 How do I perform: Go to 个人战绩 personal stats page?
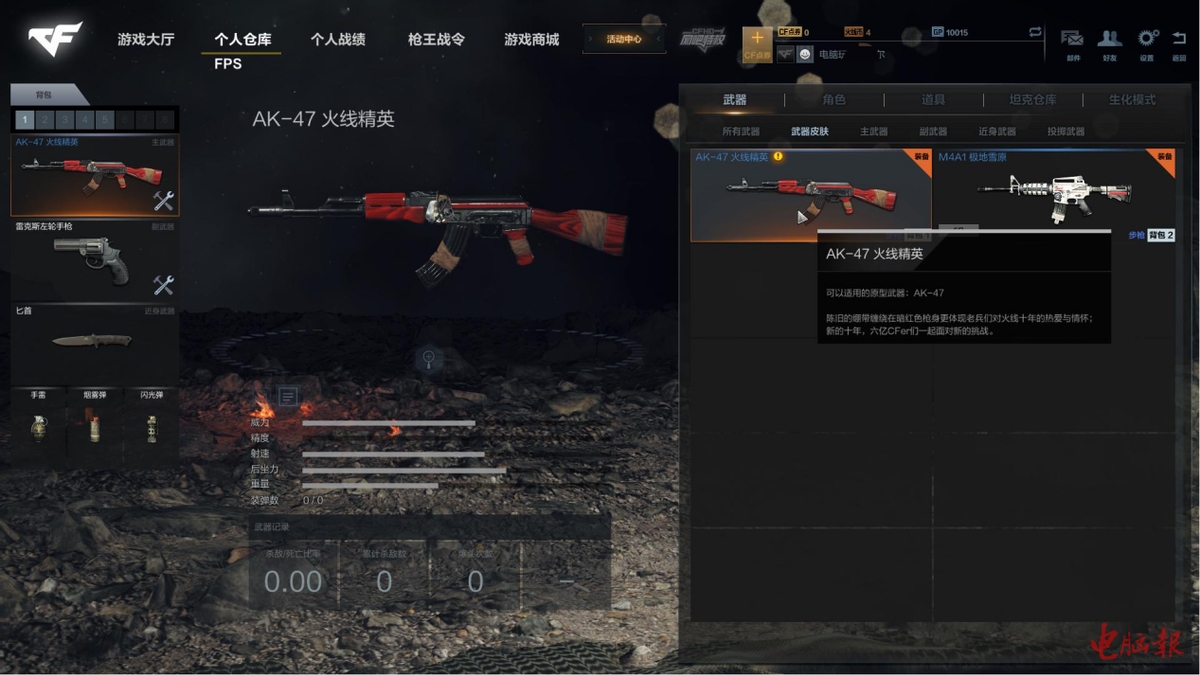(x=337, y=40)
